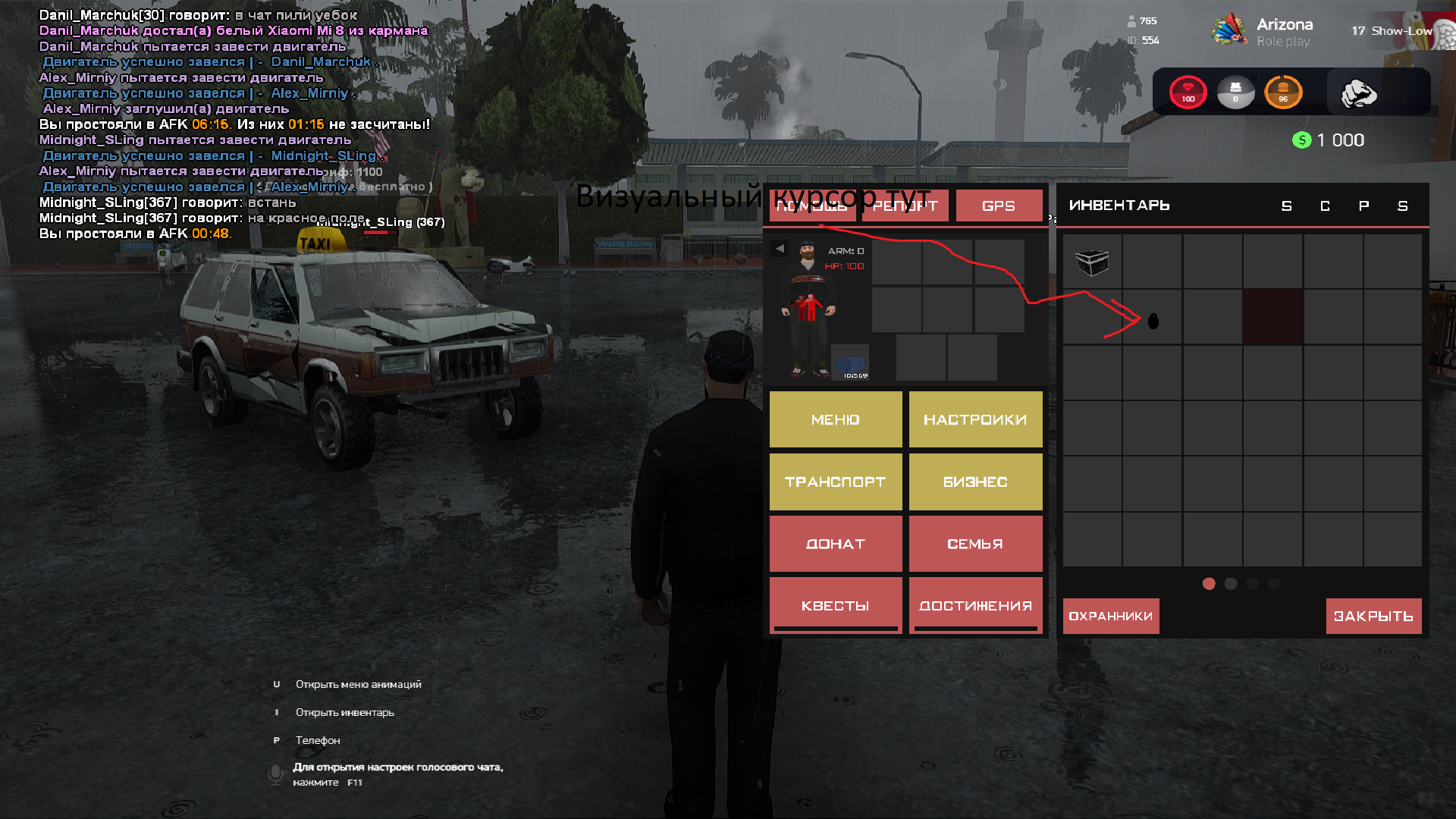Open the ДОНАТ donate shop
Viewport: 1456px width, 819px height.
tap(835, 544)
